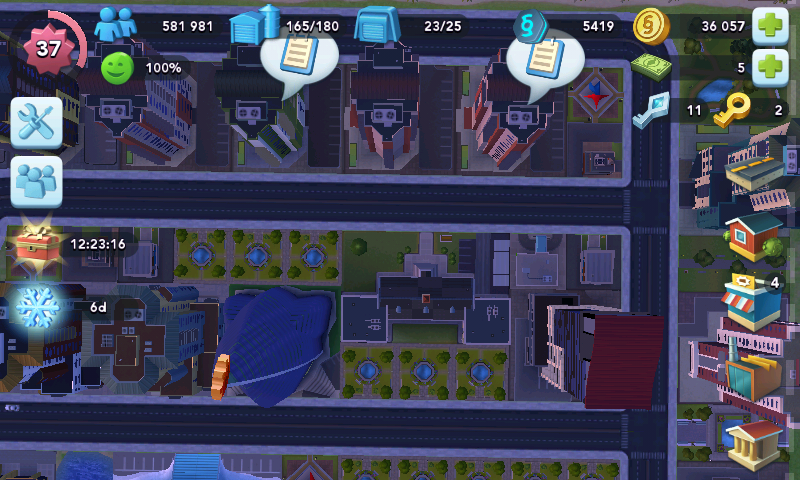Open city storage showing 165/180
This screenshot has height=480, width=800.
pyautogui.click(x=253, y=25)
